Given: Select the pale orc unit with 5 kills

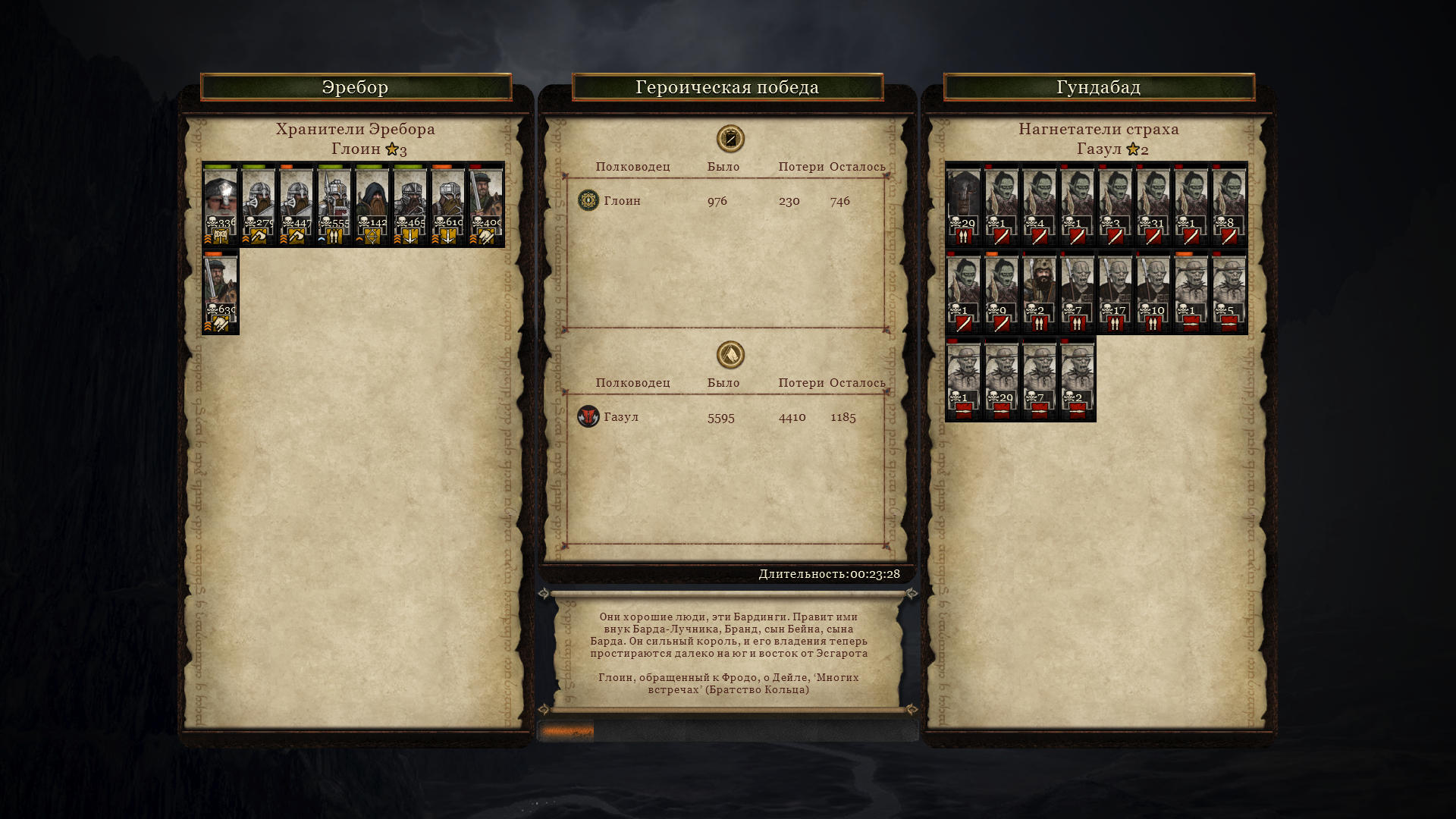Looking at the screenshot, I should pyautogui.click(x=1229, y=292).
